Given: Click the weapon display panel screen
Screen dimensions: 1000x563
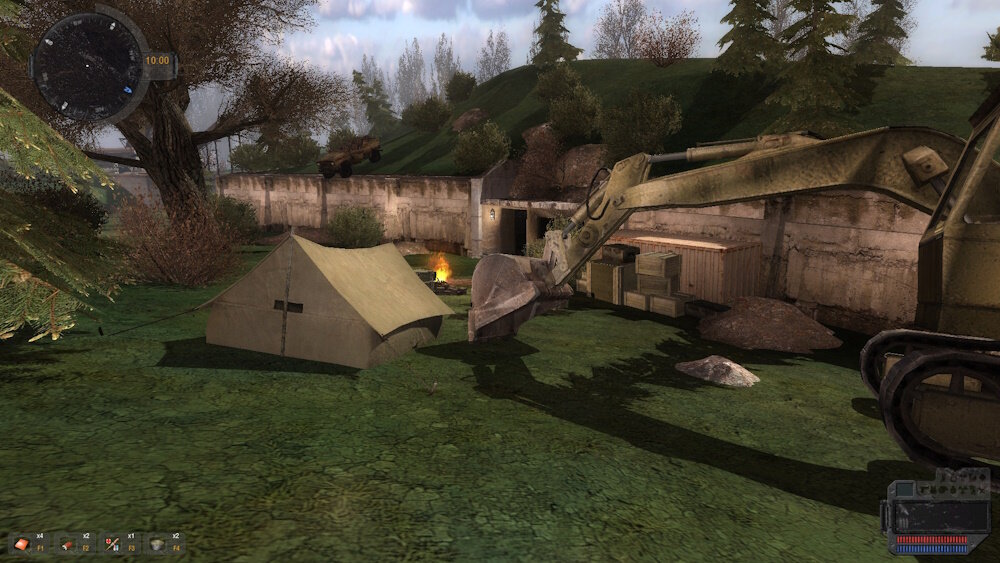Looking at the screenshot, I should 932,515.
